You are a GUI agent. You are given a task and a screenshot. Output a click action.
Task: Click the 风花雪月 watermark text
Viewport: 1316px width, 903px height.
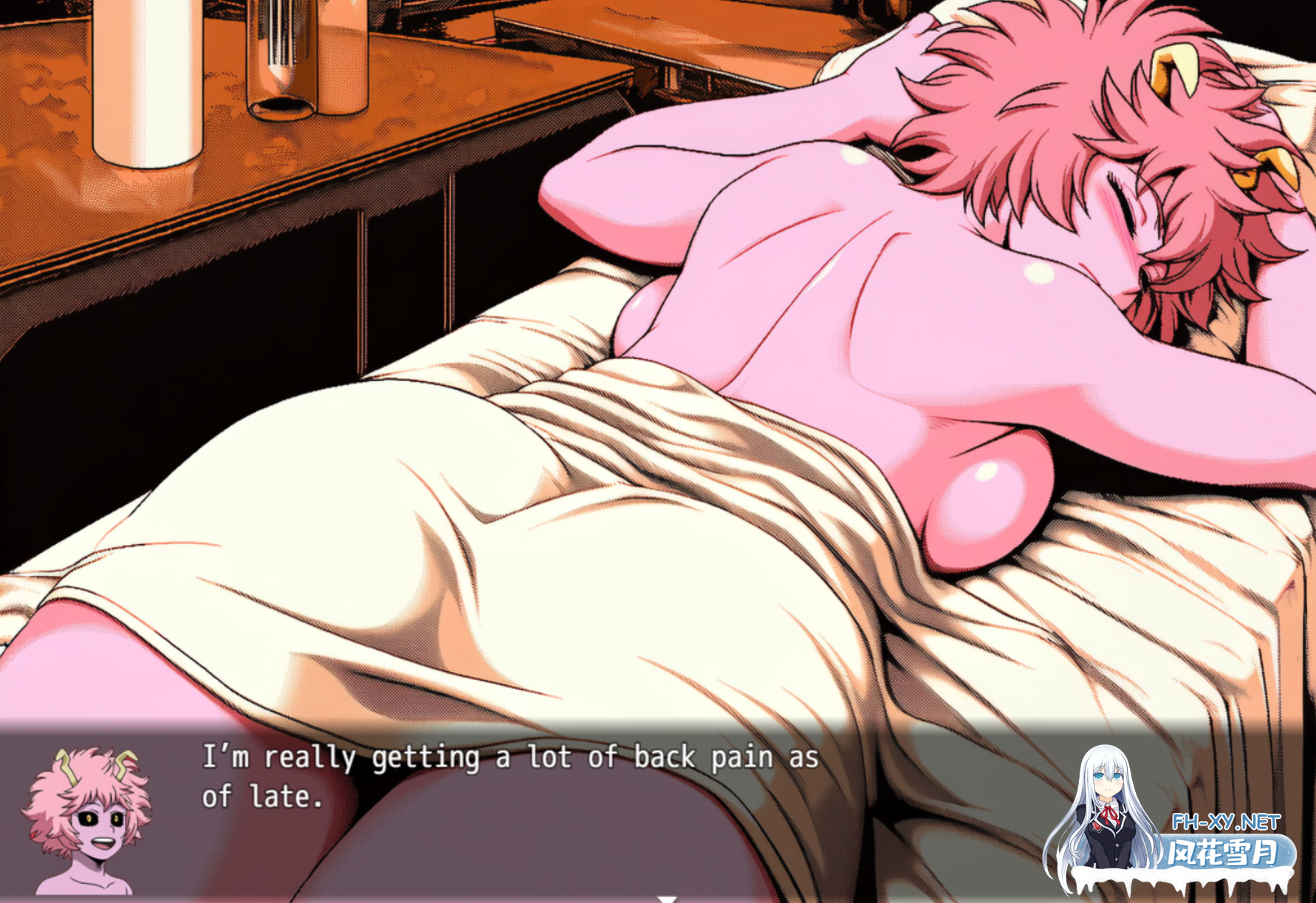point(1221,851)
